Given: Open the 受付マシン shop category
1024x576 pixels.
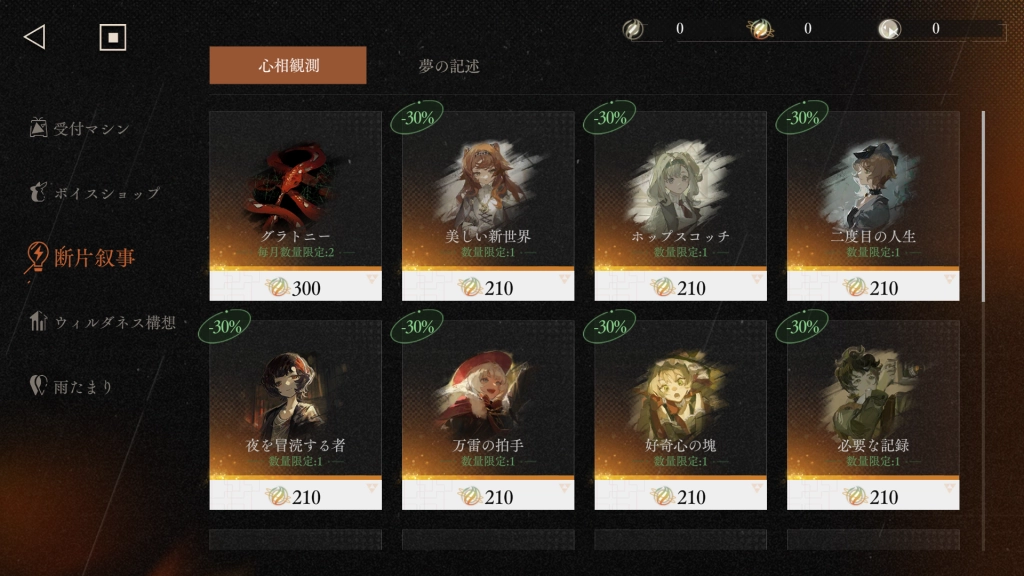Looking at the screenshot, I should tap(81, 128).
